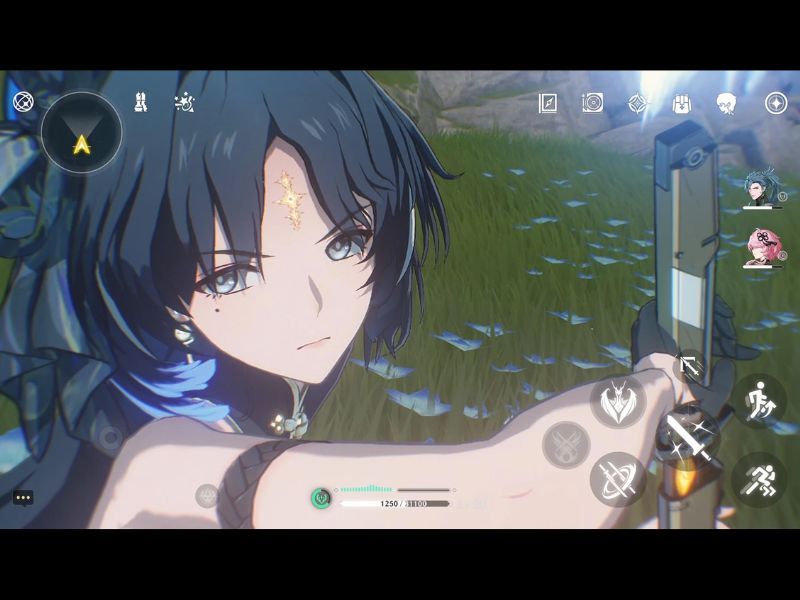Open the backpack inventory
The width and height of the screenshot is (800, 600).
coord(684,103)
